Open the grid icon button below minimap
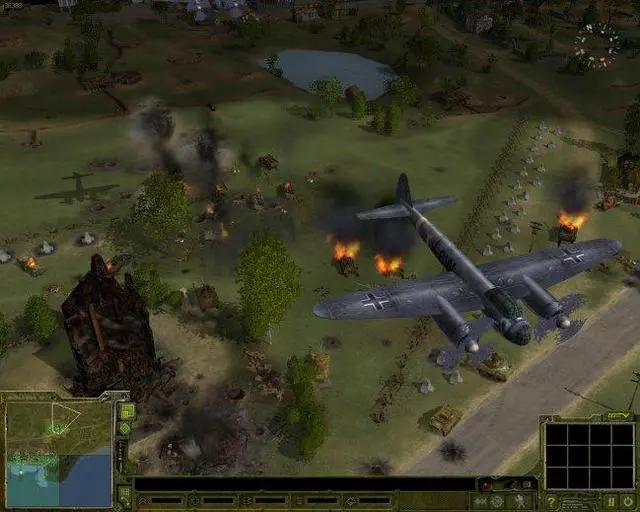The image size is (640, 512). click(x=126, y=494)
